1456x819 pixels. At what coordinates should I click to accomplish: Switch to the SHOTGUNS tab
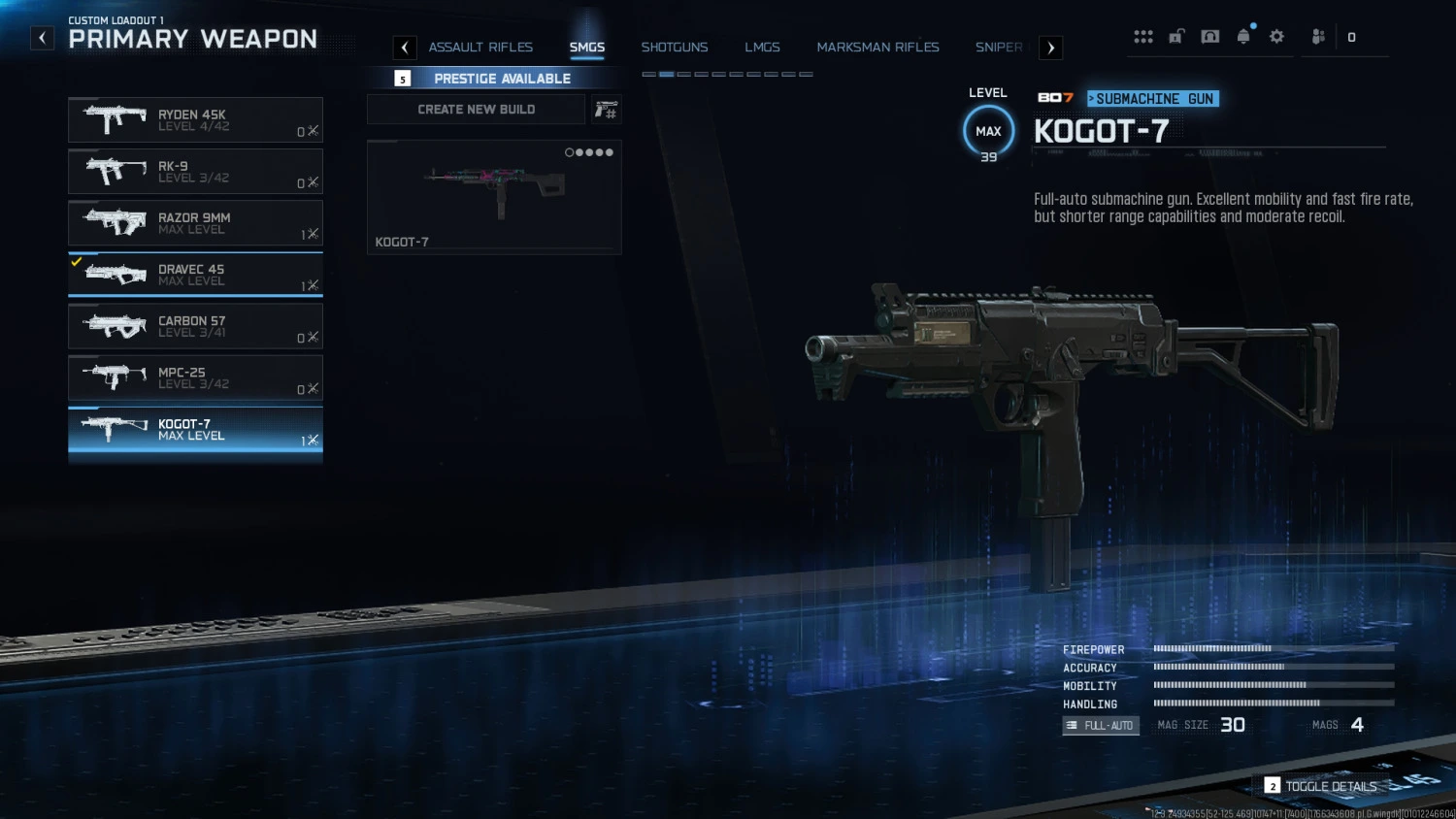(674, 47)
